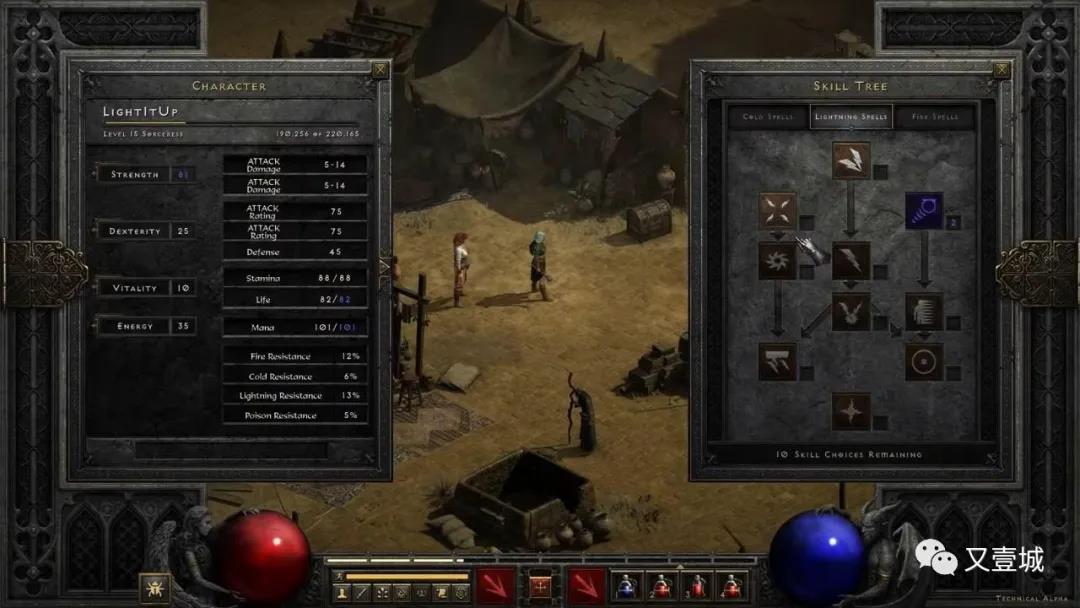This screenshot has width=1080, height=608.
Task: Click the single Lightning bolt skill
Action: point(851,261)
